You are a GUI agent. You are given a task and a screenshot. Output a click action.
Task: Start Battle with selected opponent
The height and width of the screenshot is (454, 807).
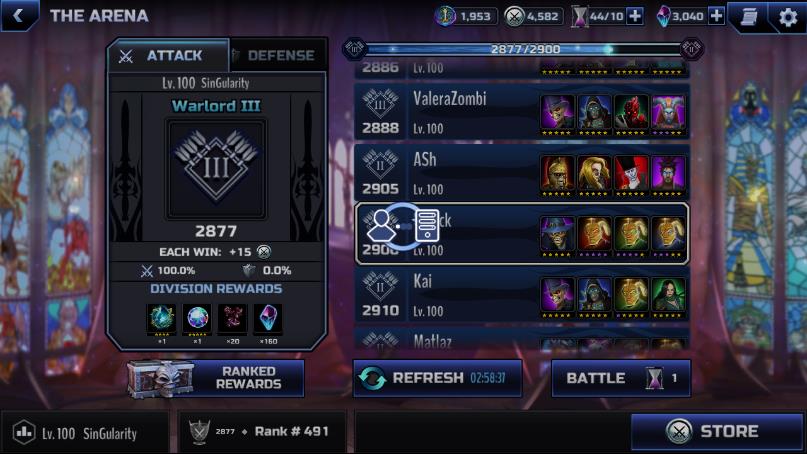[x=620, y=378]
